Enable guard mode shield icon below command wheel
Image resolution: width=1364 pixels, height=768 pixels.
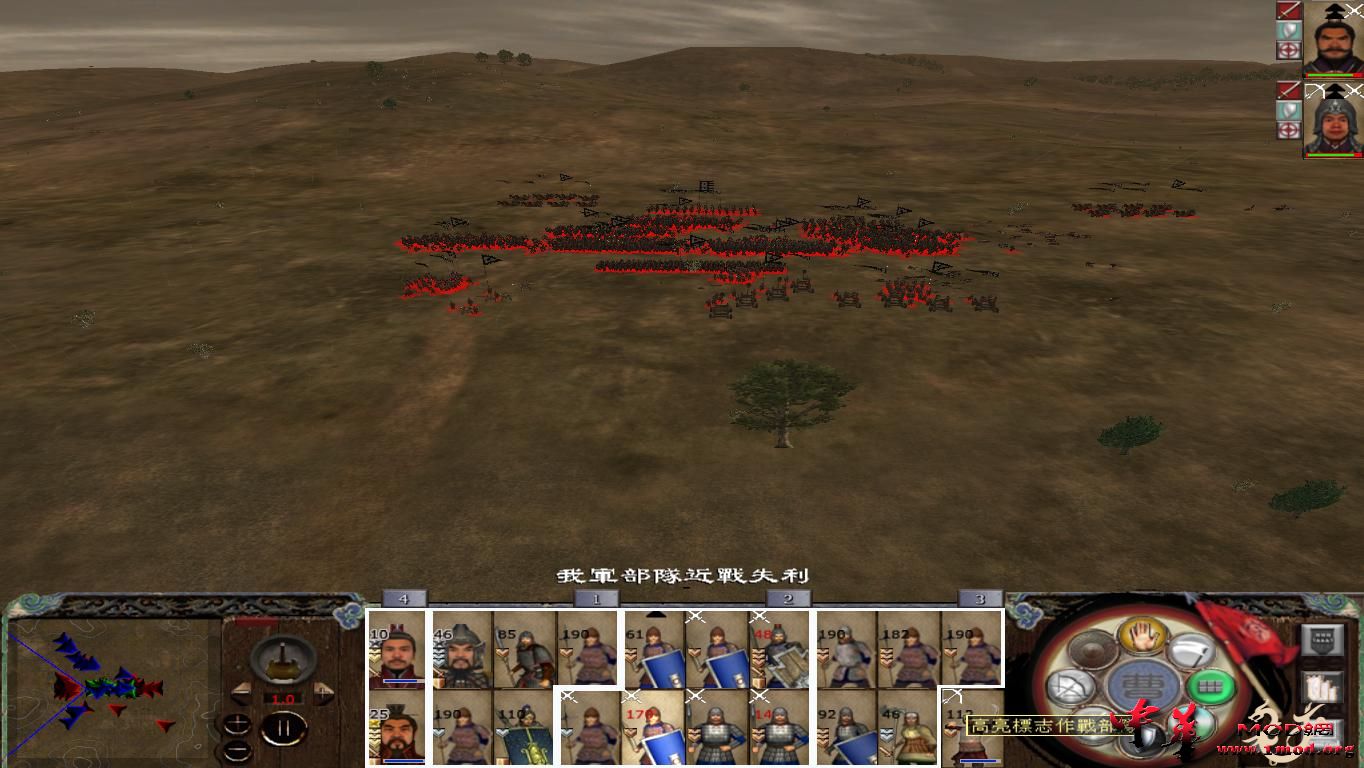click(1144, 736)
